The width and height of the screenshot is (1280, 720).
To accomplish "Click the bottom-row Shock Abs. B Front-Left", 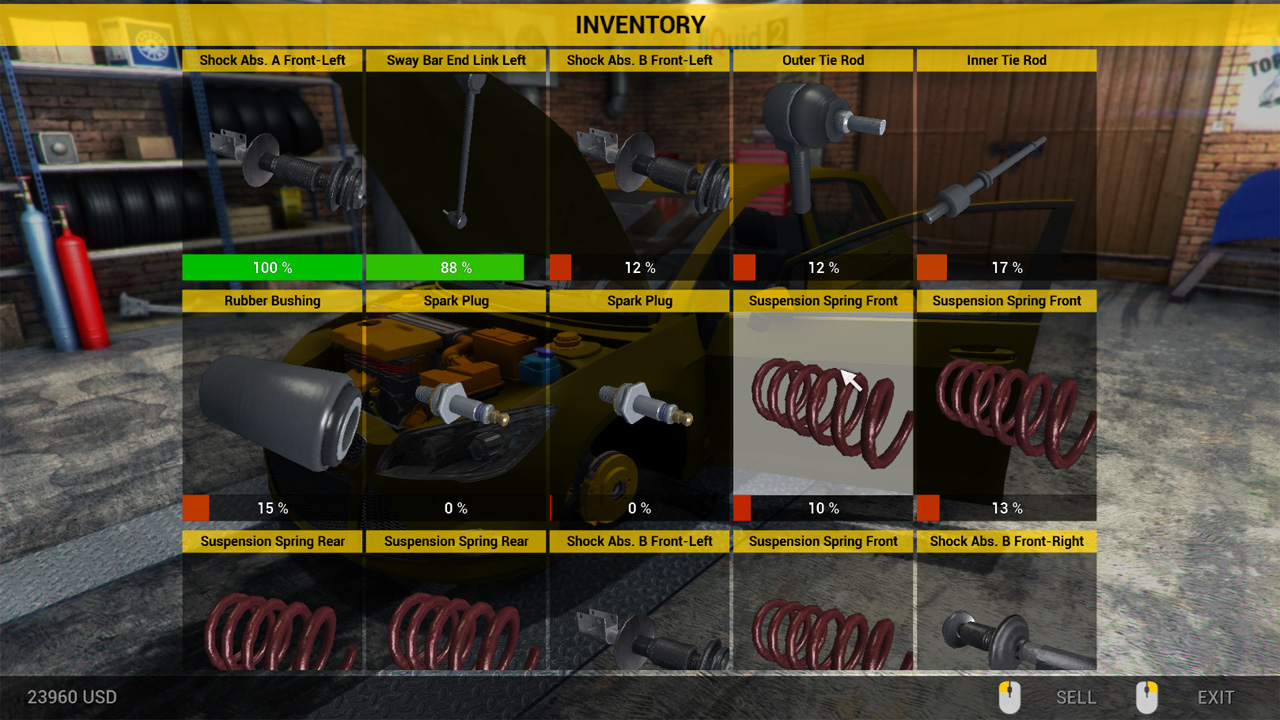I will click(x=639, y=620).
